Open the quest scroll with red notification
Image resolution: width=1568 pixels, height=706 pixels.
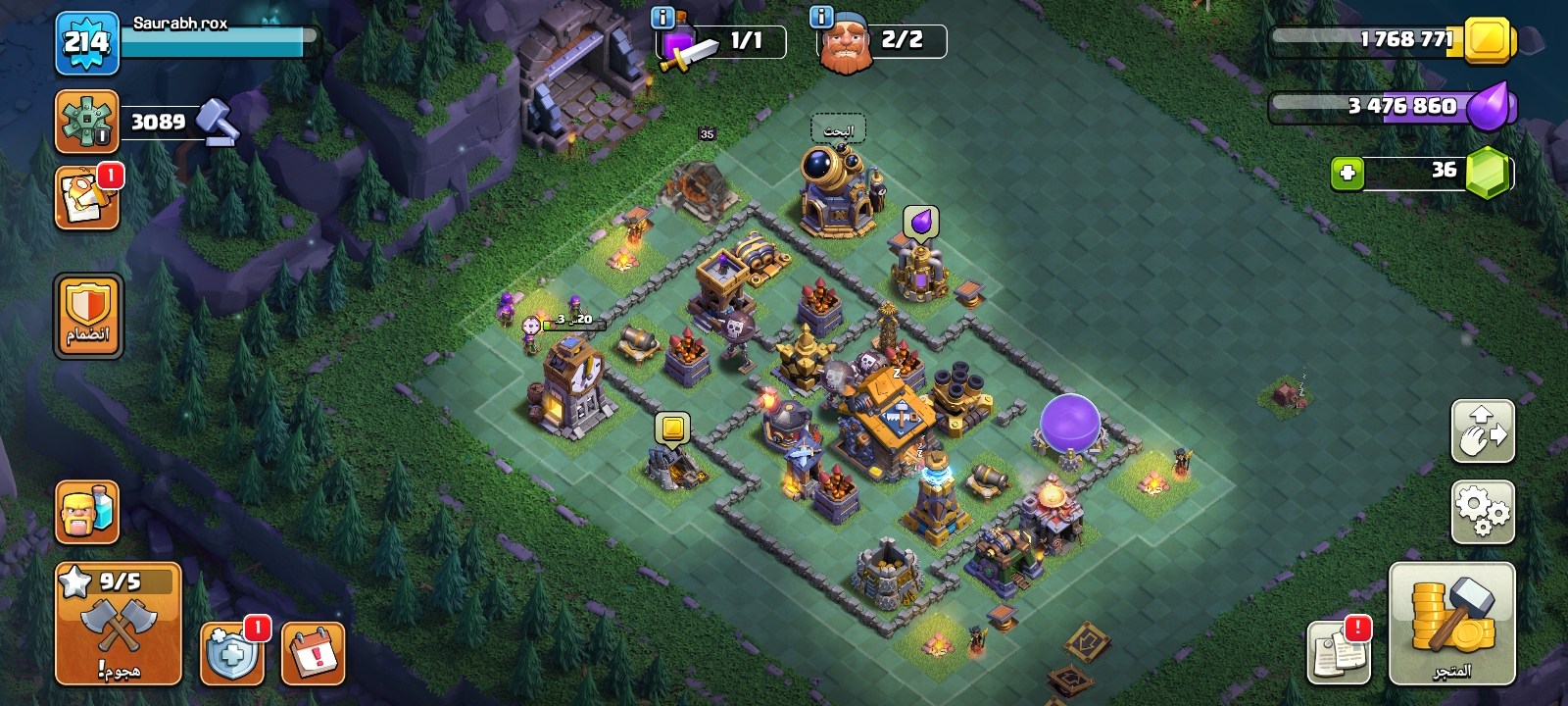point(87,199)
